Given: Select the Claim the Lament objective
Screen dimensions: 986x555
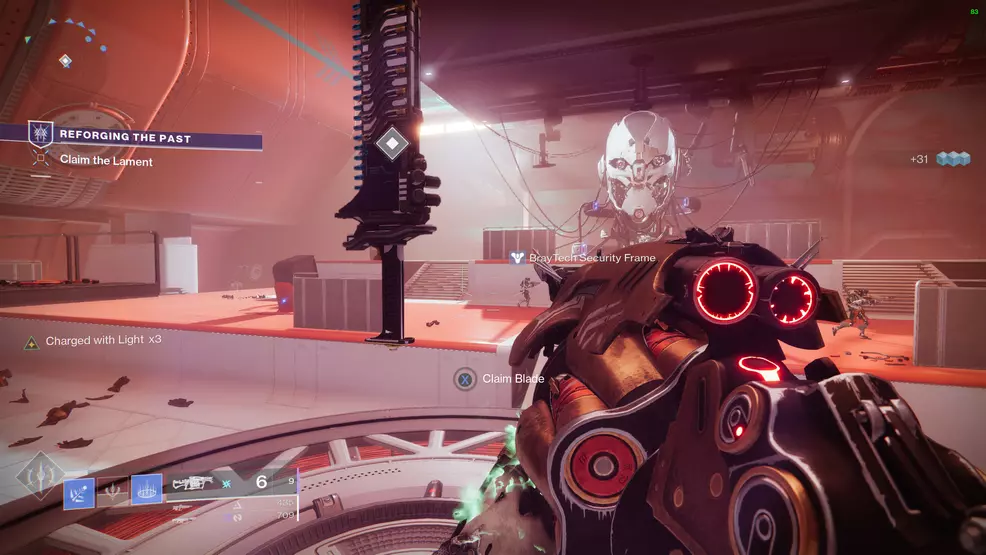Looking at the screenshot, I should click(x=105, y=161).
